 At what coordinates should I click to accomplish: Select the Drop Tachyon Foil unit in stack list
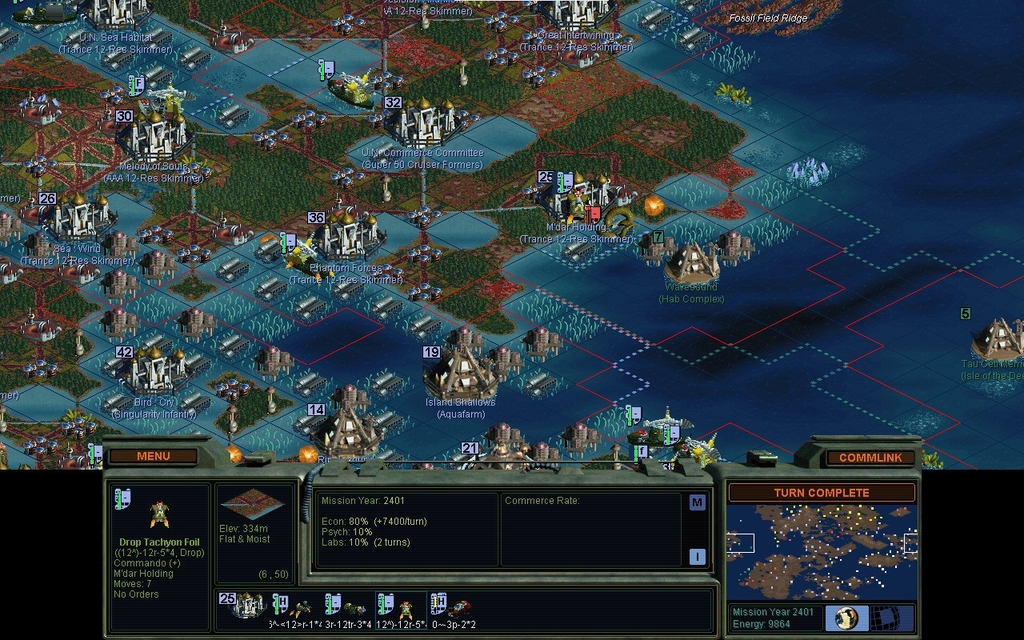[406, 607]
